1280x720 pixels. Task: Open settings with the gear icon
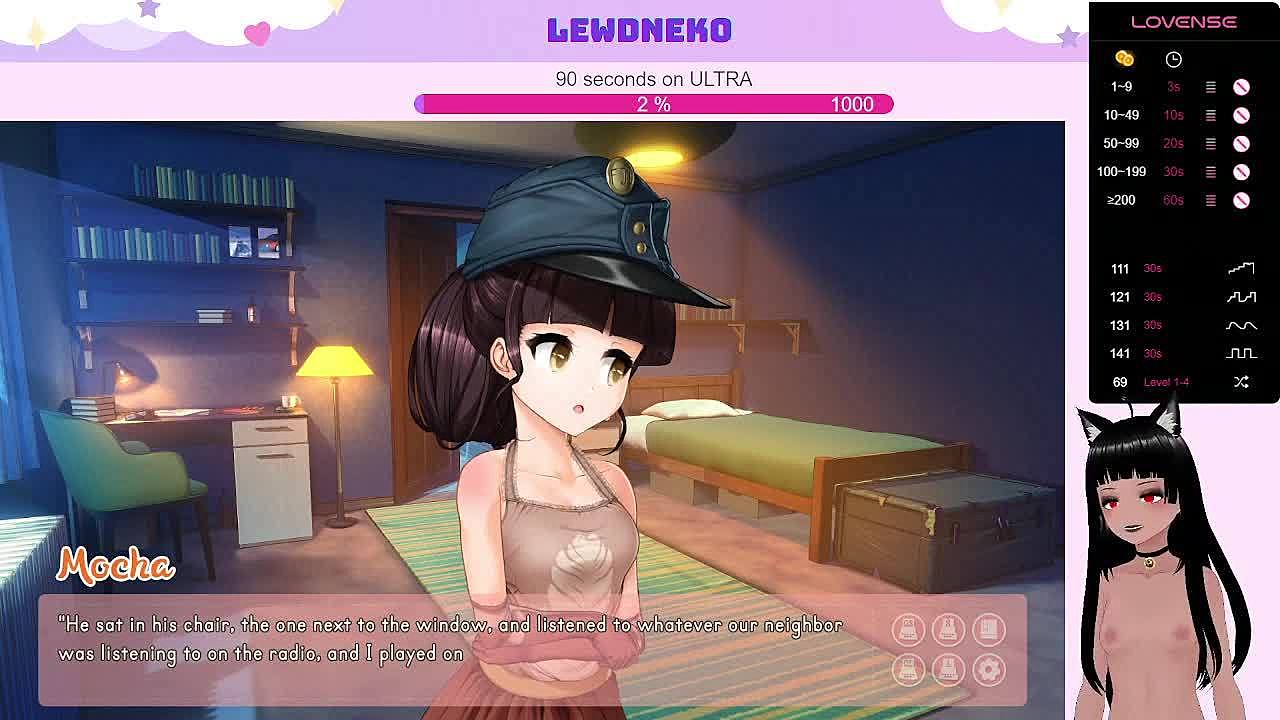(x=989, y=669)
